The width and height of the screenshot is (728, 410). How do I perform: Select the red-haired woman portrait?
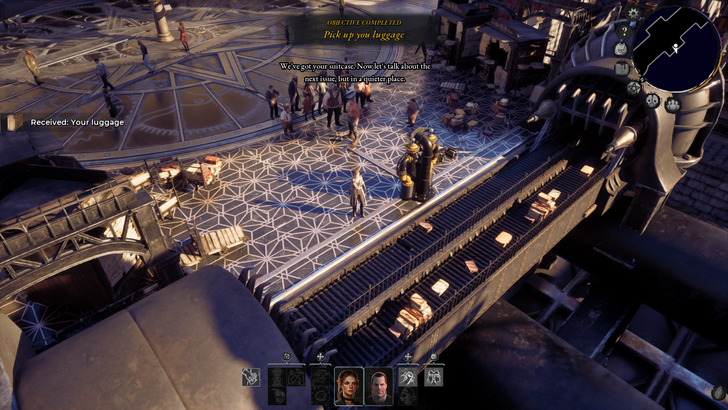(x=349, y=385)
